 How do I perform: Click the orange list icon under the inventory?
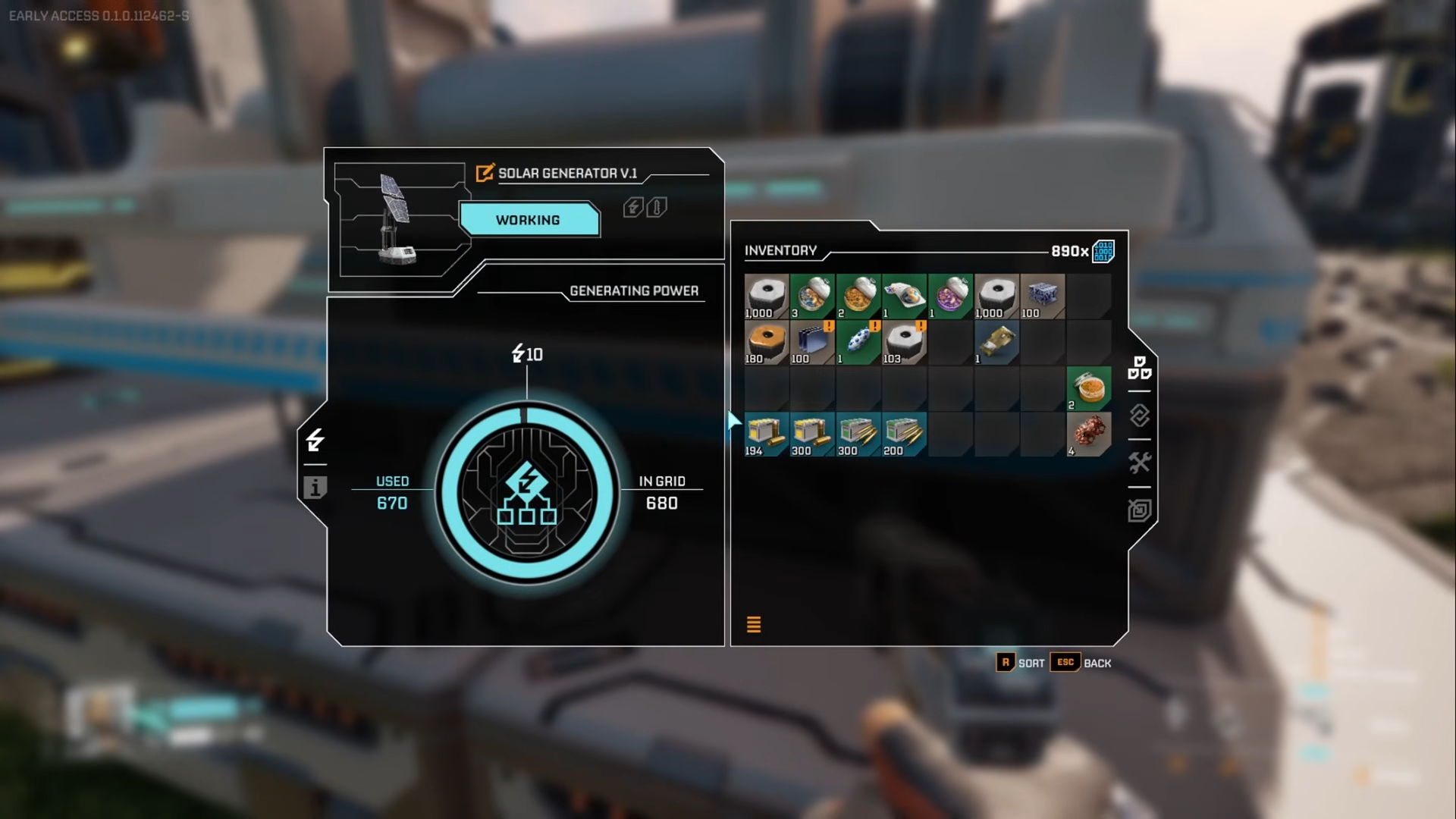[x=754, y=624]
